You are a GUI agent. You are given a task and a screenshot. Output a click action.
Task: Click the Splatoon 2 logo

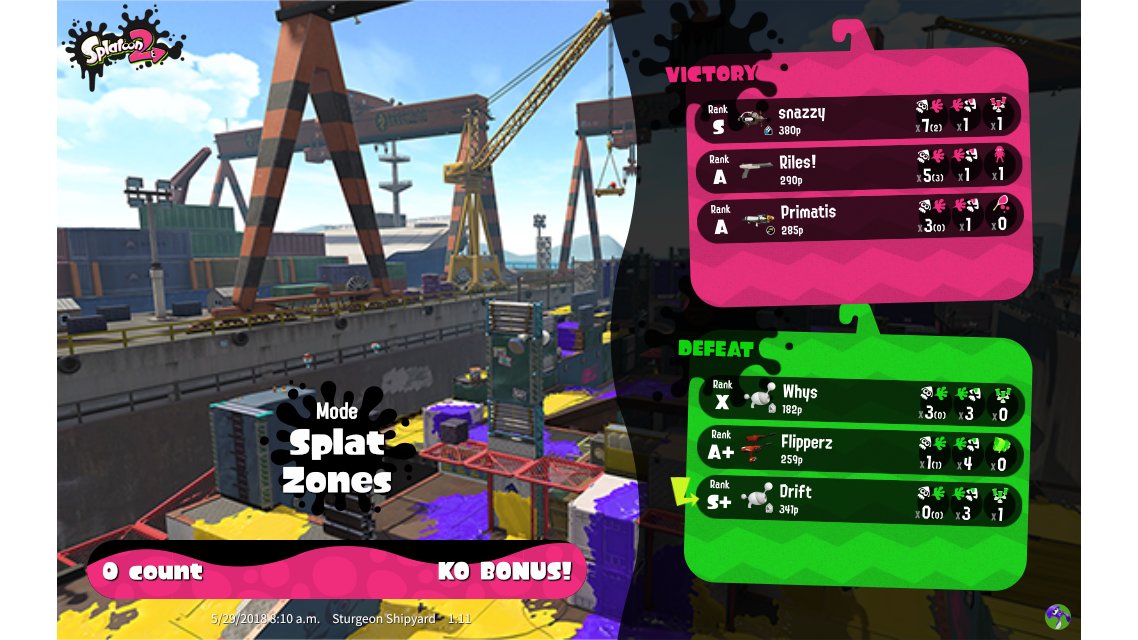coord(123,48)
